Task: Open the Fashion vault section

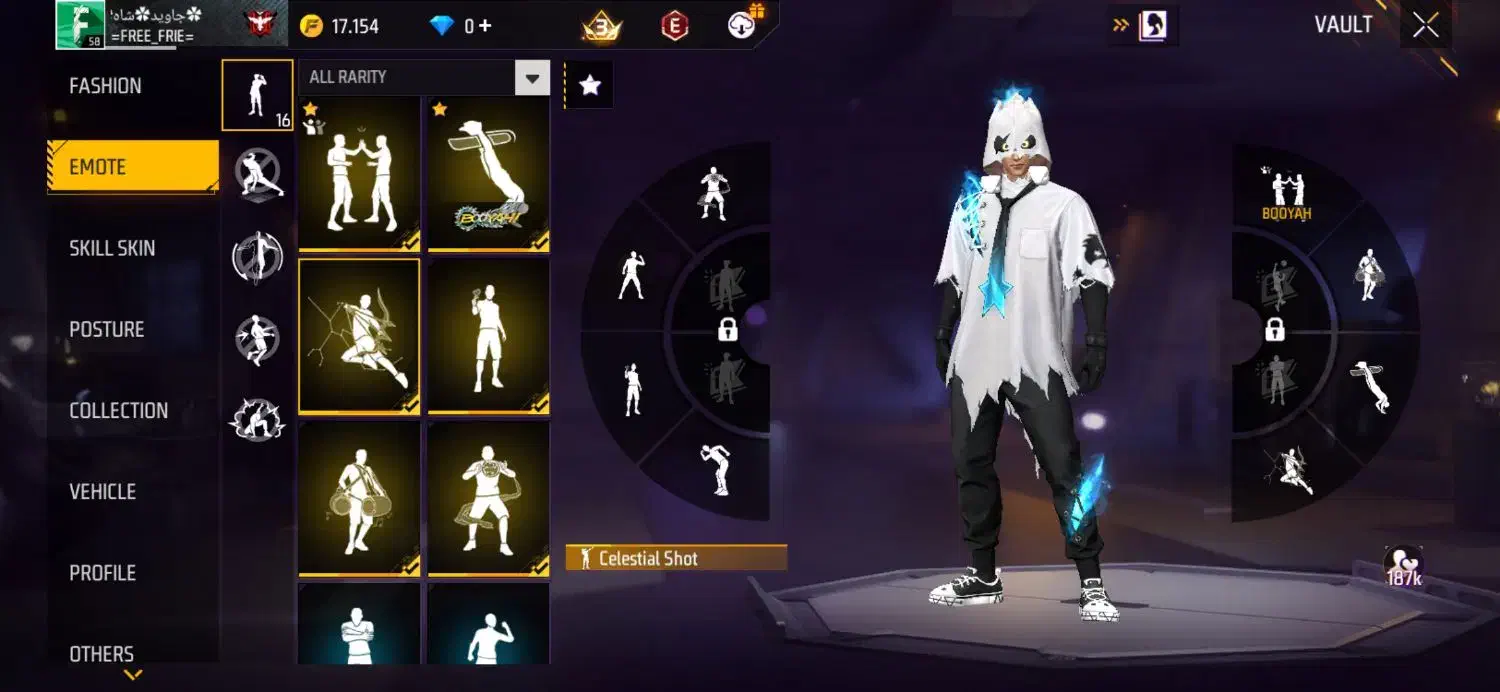Action: (105, 86)
